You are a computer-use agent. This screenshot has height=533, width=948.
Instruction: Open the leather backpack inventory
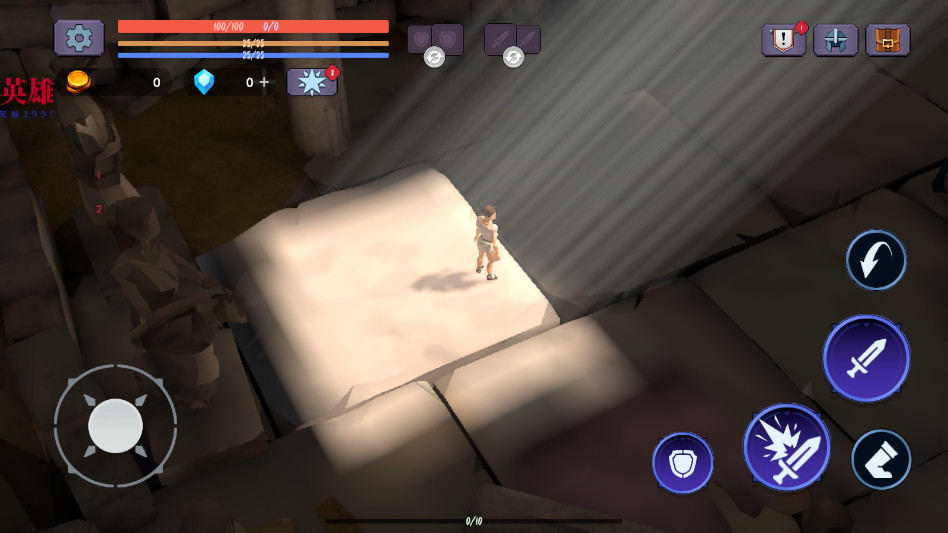pyautogui.click(x=887, y=40)
